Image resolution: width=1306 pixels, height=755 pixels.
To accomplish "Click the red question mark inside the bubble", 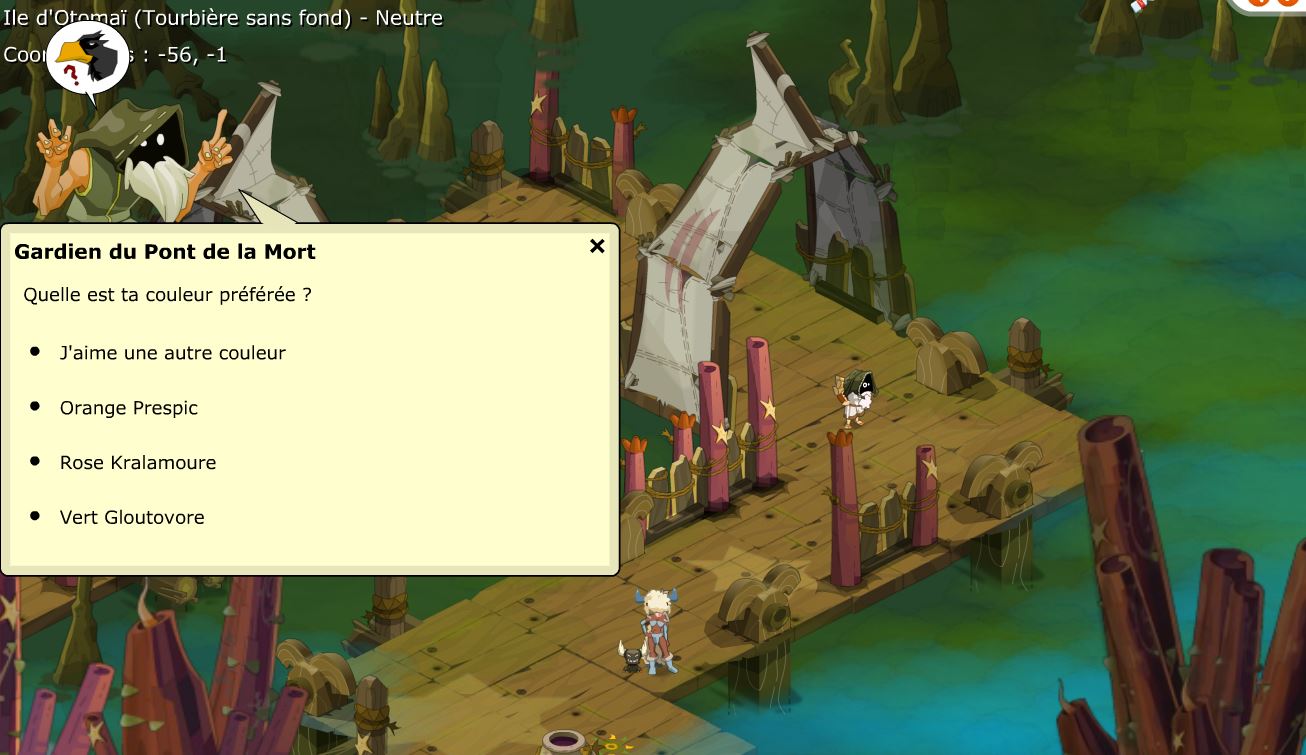I will click(x=71, y=72).
